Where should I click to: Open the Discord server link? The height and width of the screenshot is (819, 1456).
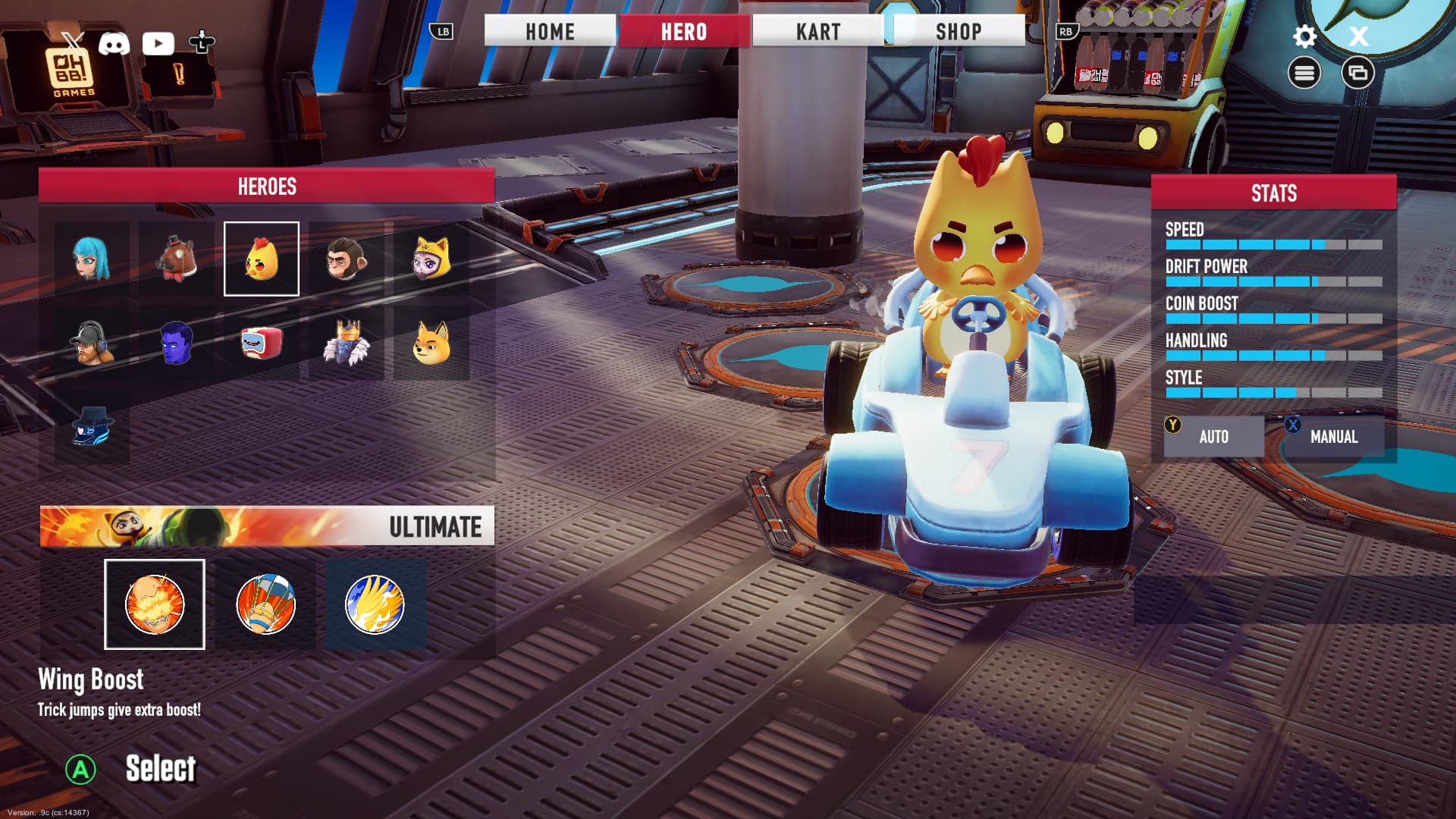114,43
